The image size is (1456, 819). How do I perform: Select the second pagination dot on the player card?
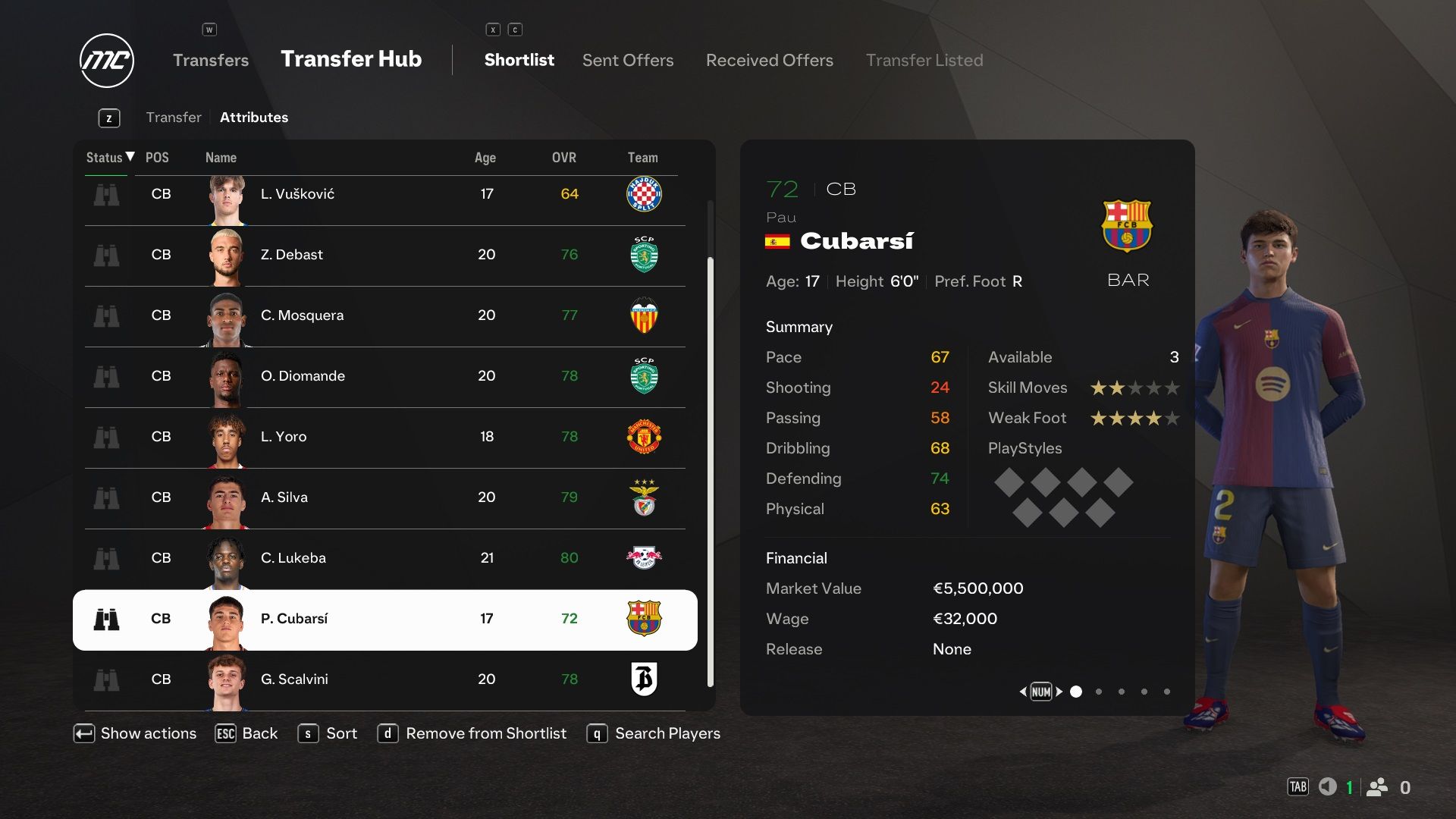click(x=1098, y=692)
